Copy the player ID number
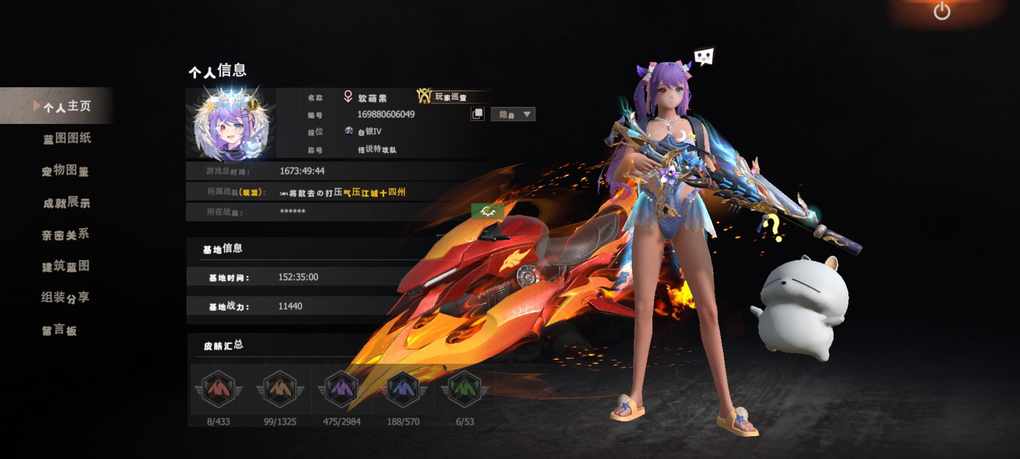Screen dimensions: 1020x459 (x=478, y=114)
